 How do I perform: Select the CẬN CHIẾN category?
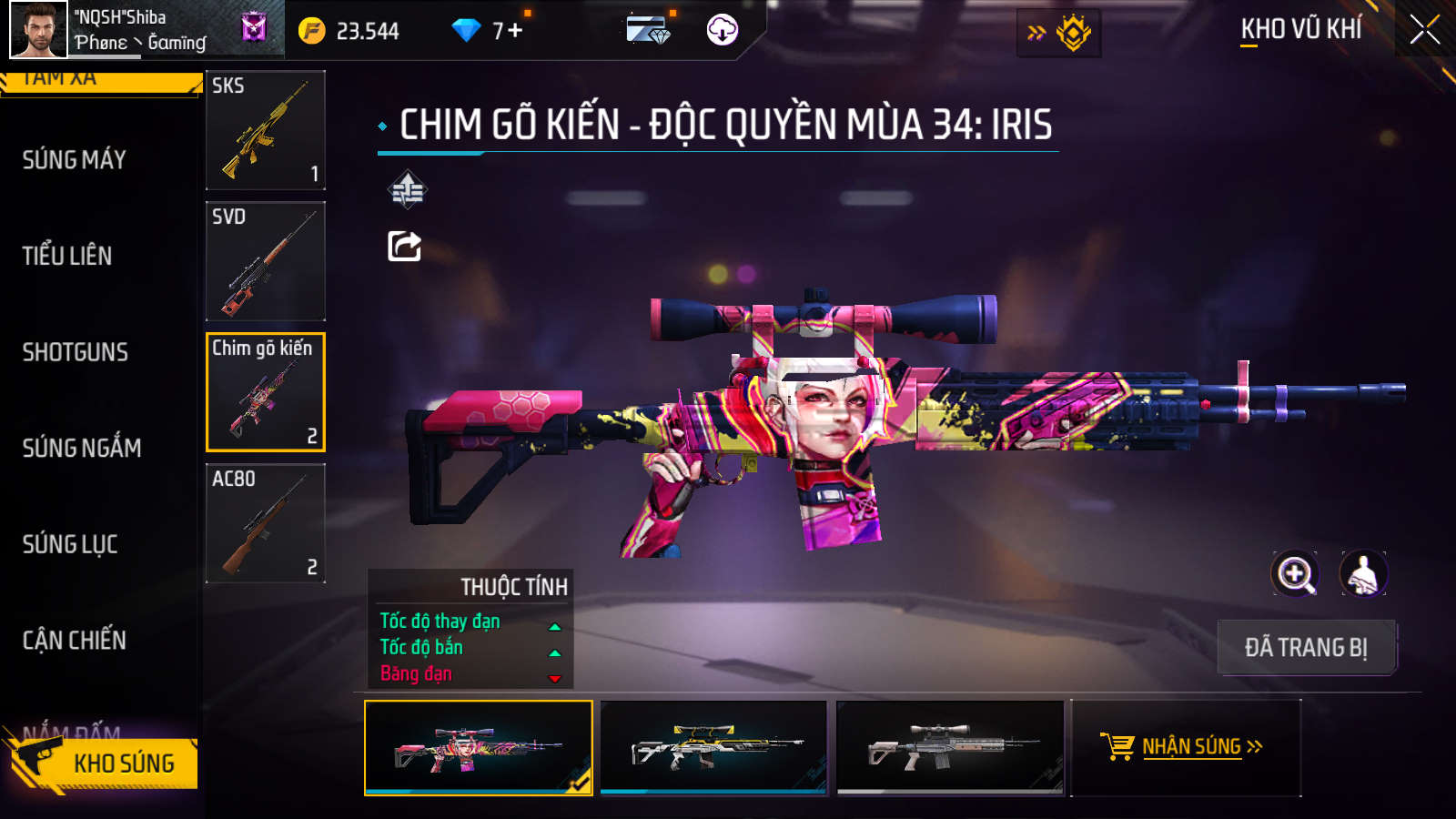pyautogui.click(x=75, y=641)
